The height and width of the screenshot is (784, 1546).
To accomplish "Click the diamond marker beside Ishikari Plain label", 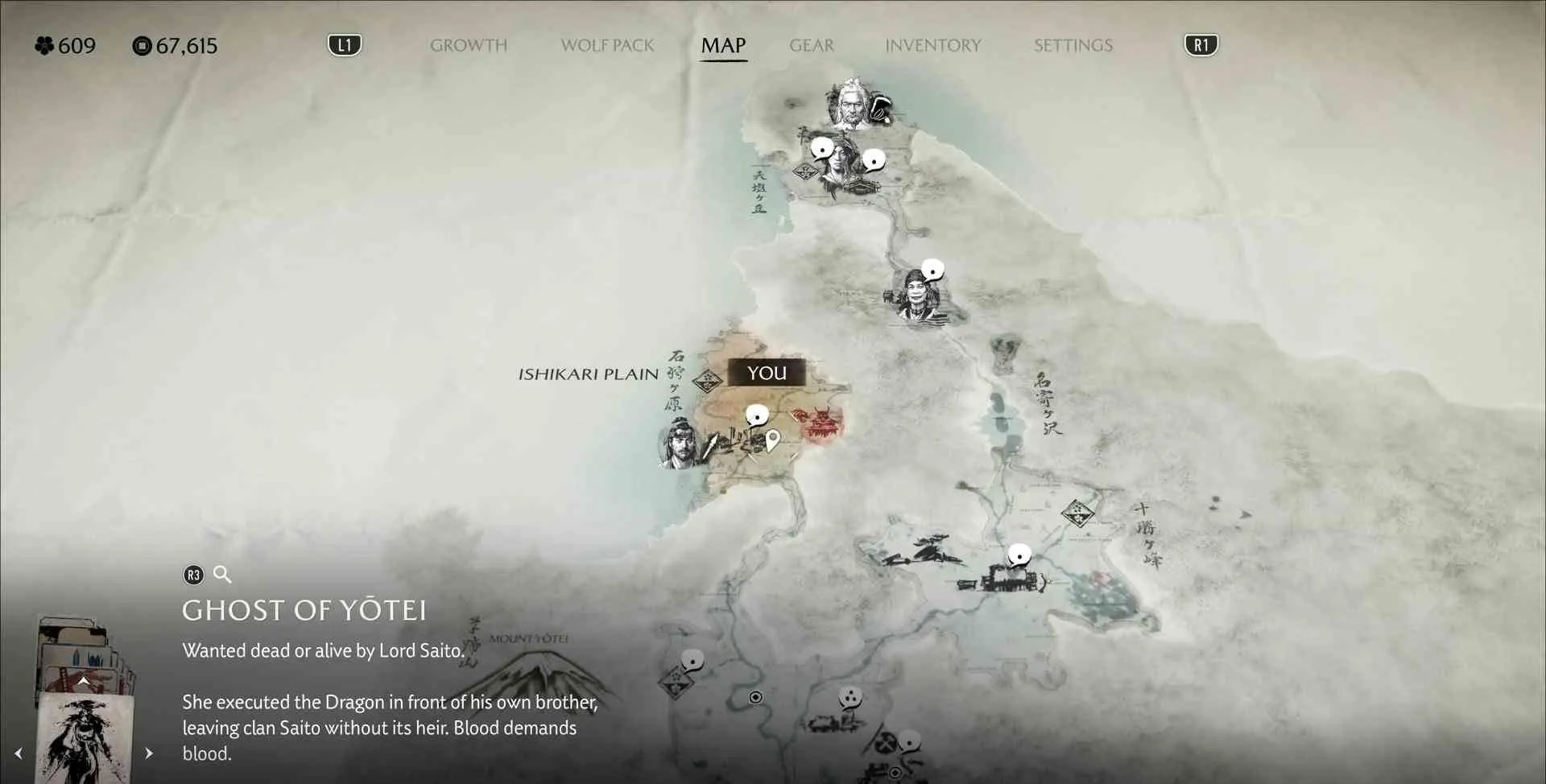I will (x=707, y=381).
